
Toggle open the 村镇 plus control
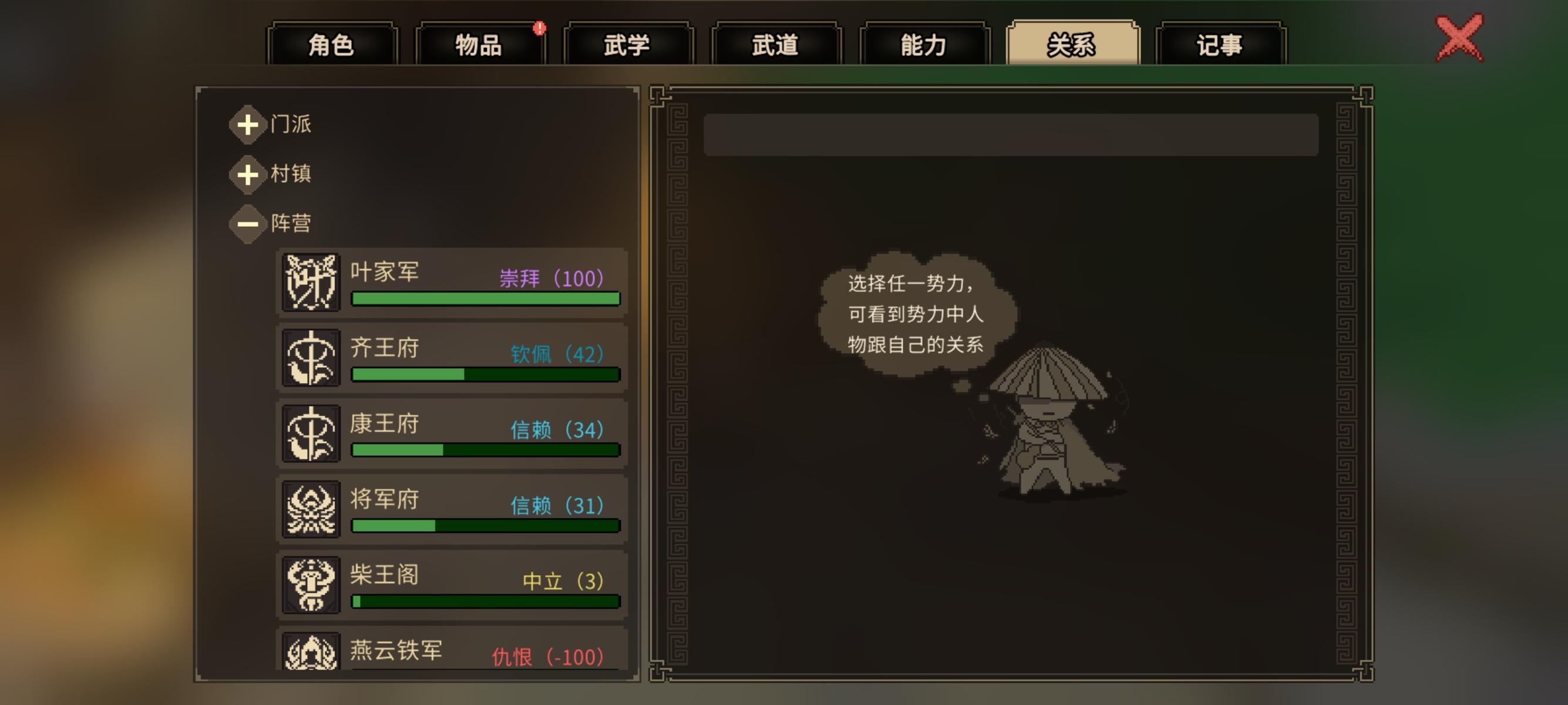pyautogui.click(x=248, y=174)
